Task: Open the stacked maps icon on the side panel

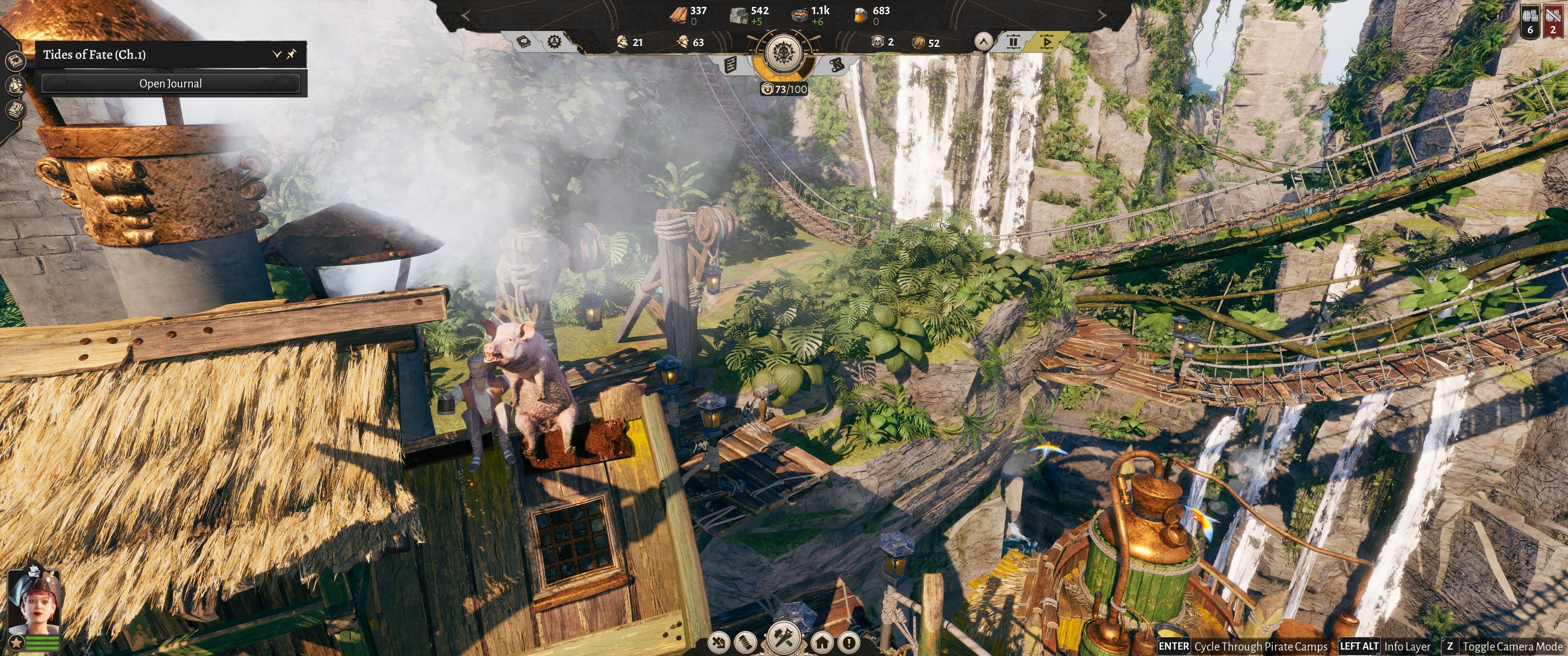Action: coord(15,109)
